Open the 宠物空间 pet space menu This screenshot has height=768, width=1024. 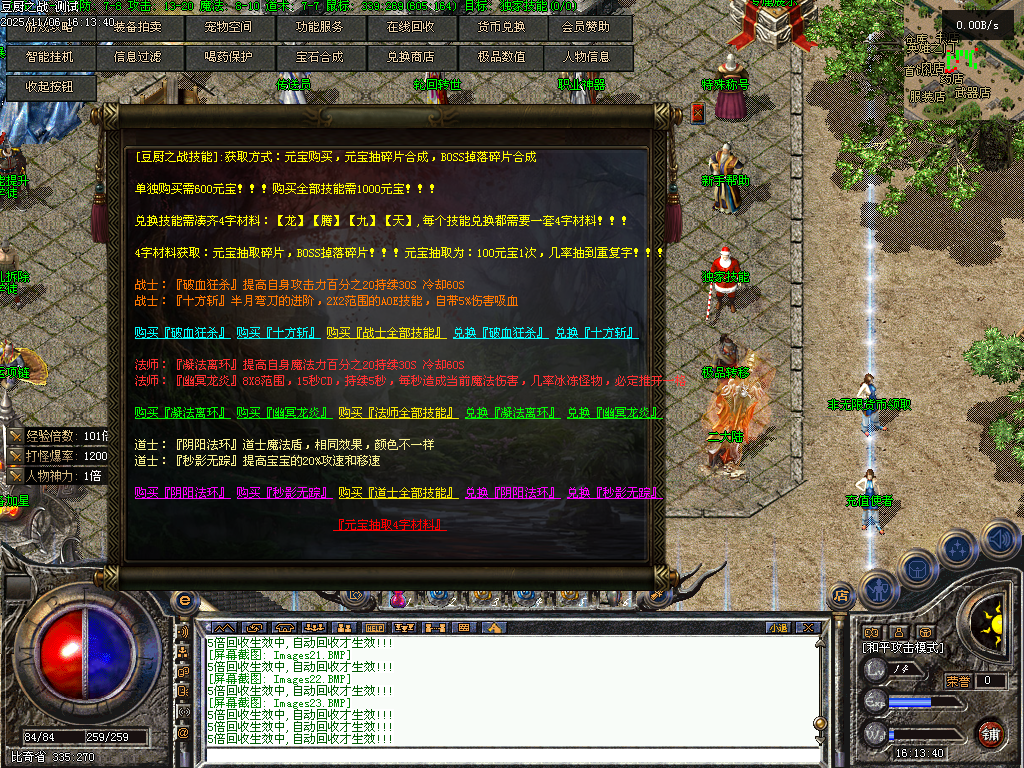229,27
